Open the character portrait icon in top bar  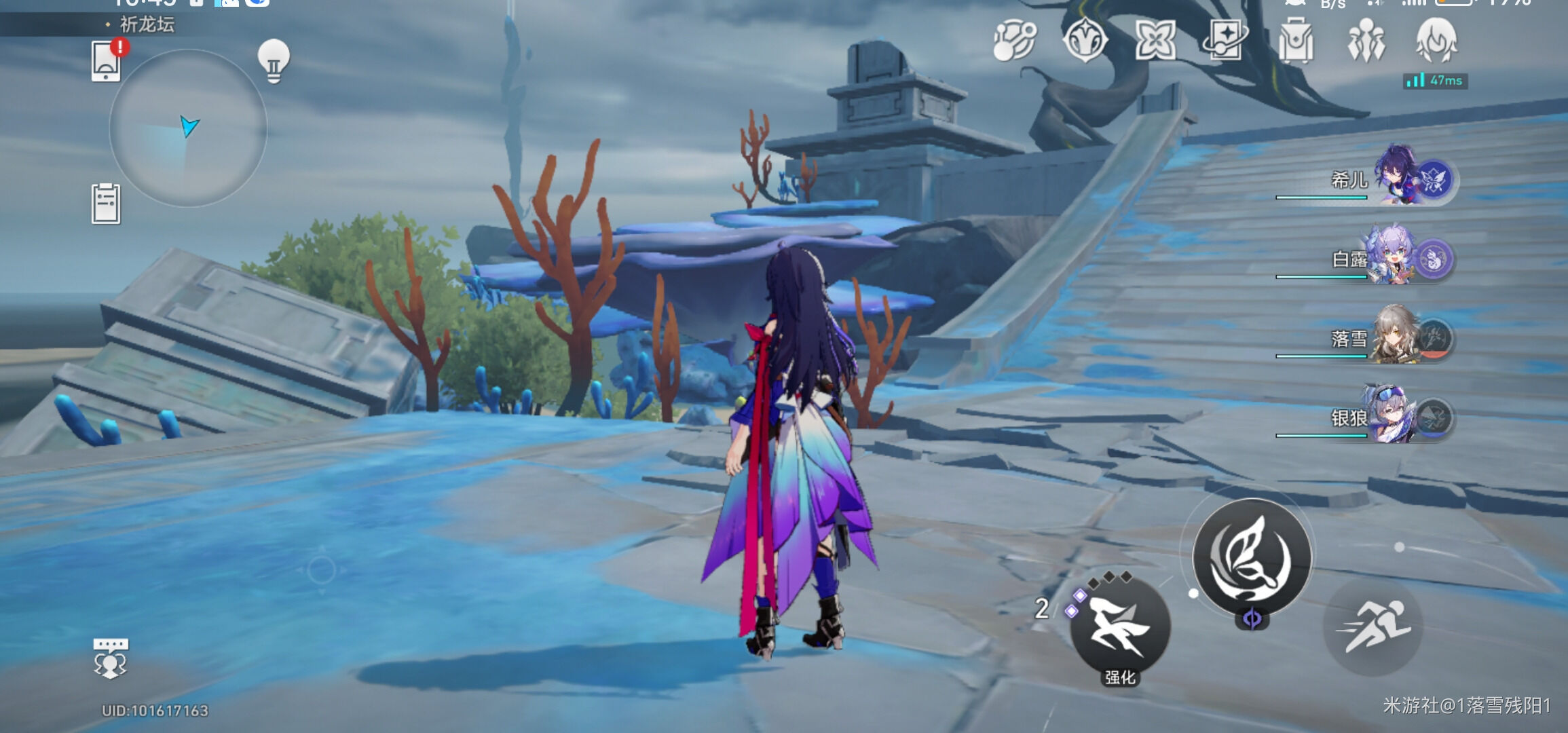[x=1436, y=41]
